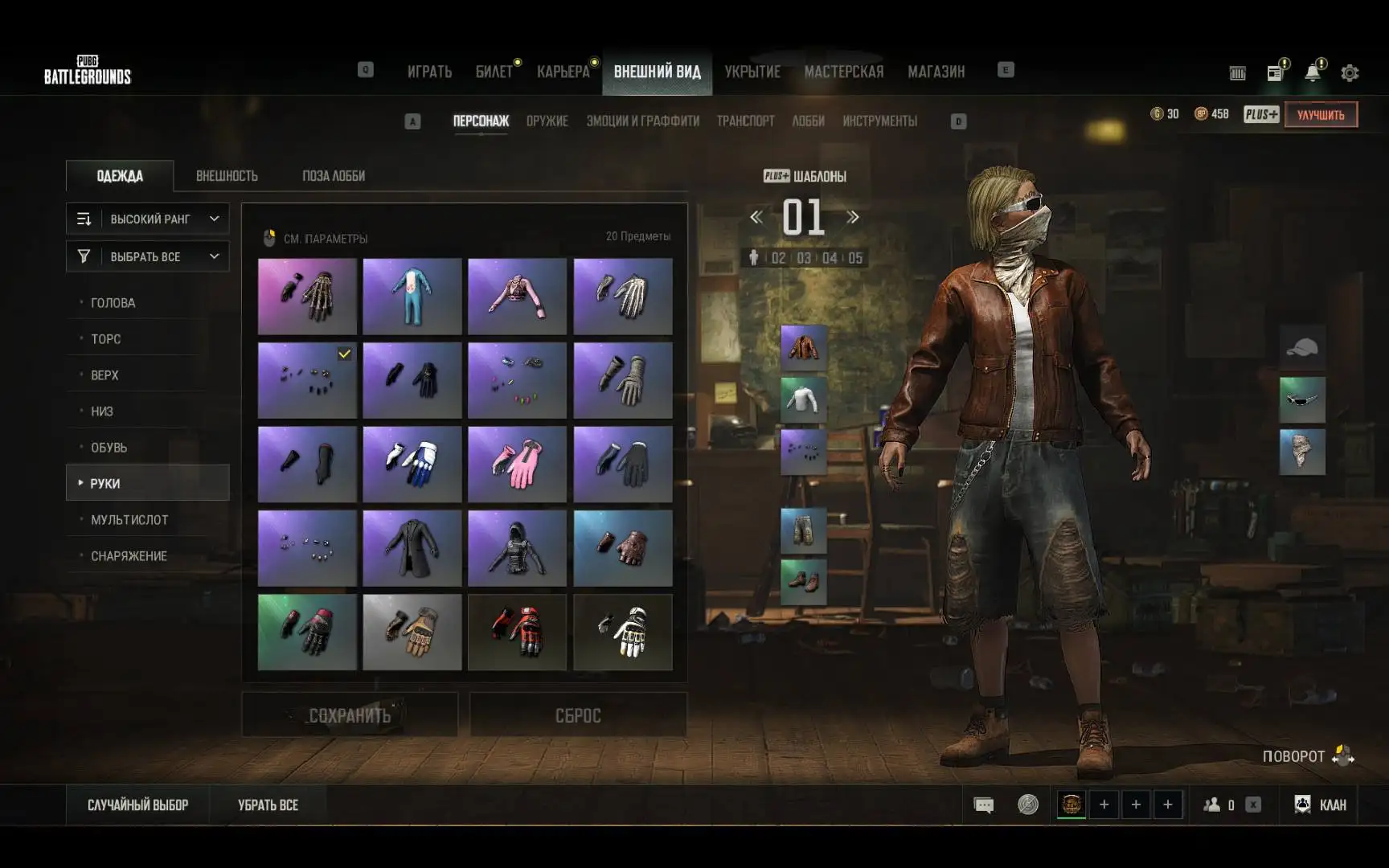
Task: Click the УЛУЧШИТЬ upgrade button
Action: [x=1321, y=115]
